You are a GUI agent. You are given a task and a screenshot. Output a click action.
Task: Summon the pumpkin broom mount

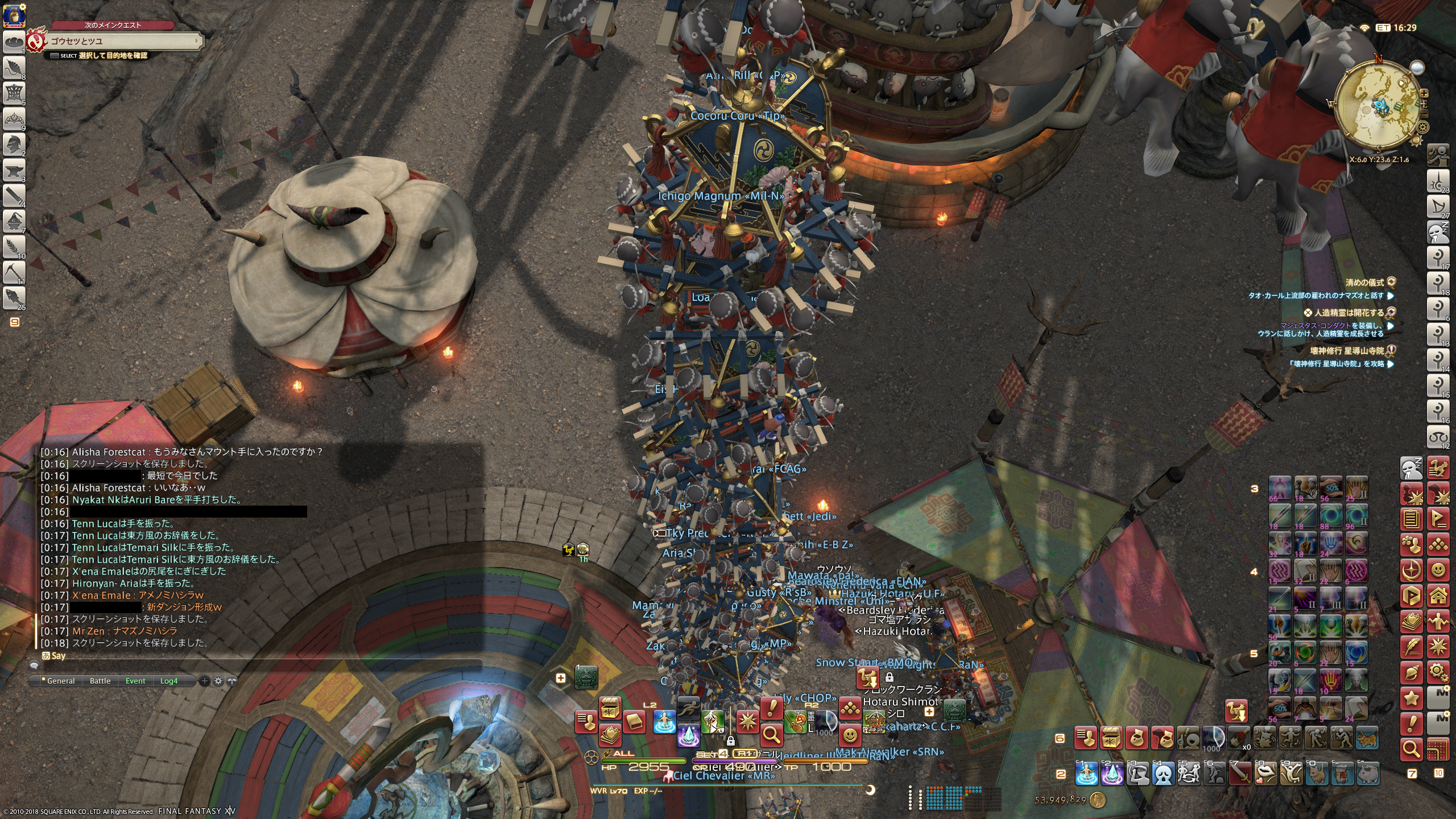pyautogui.click(x=795, y=722)
